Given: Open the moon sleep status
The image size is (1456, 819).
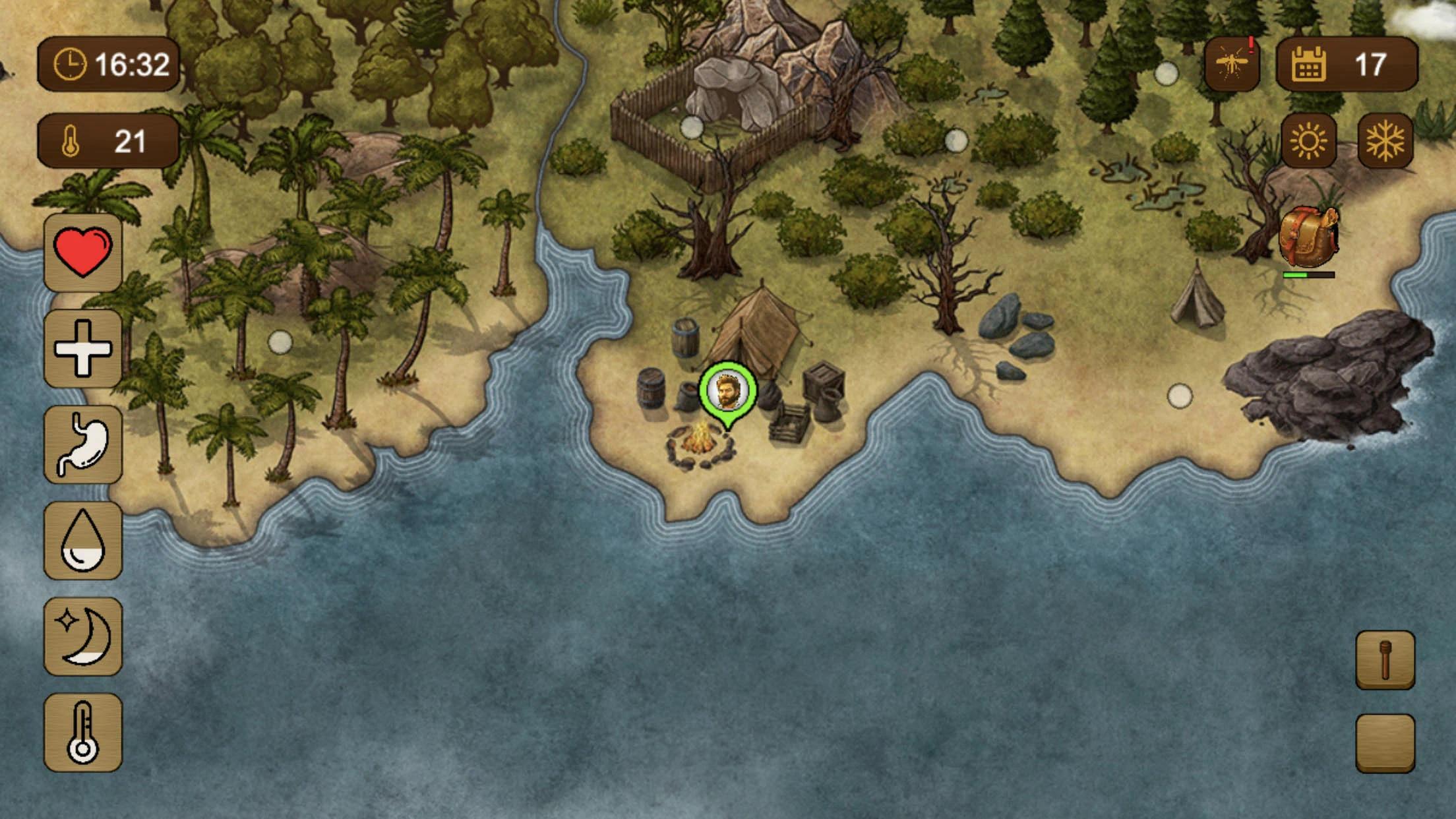Looking at the screenshot, I should tap(83, 636).
